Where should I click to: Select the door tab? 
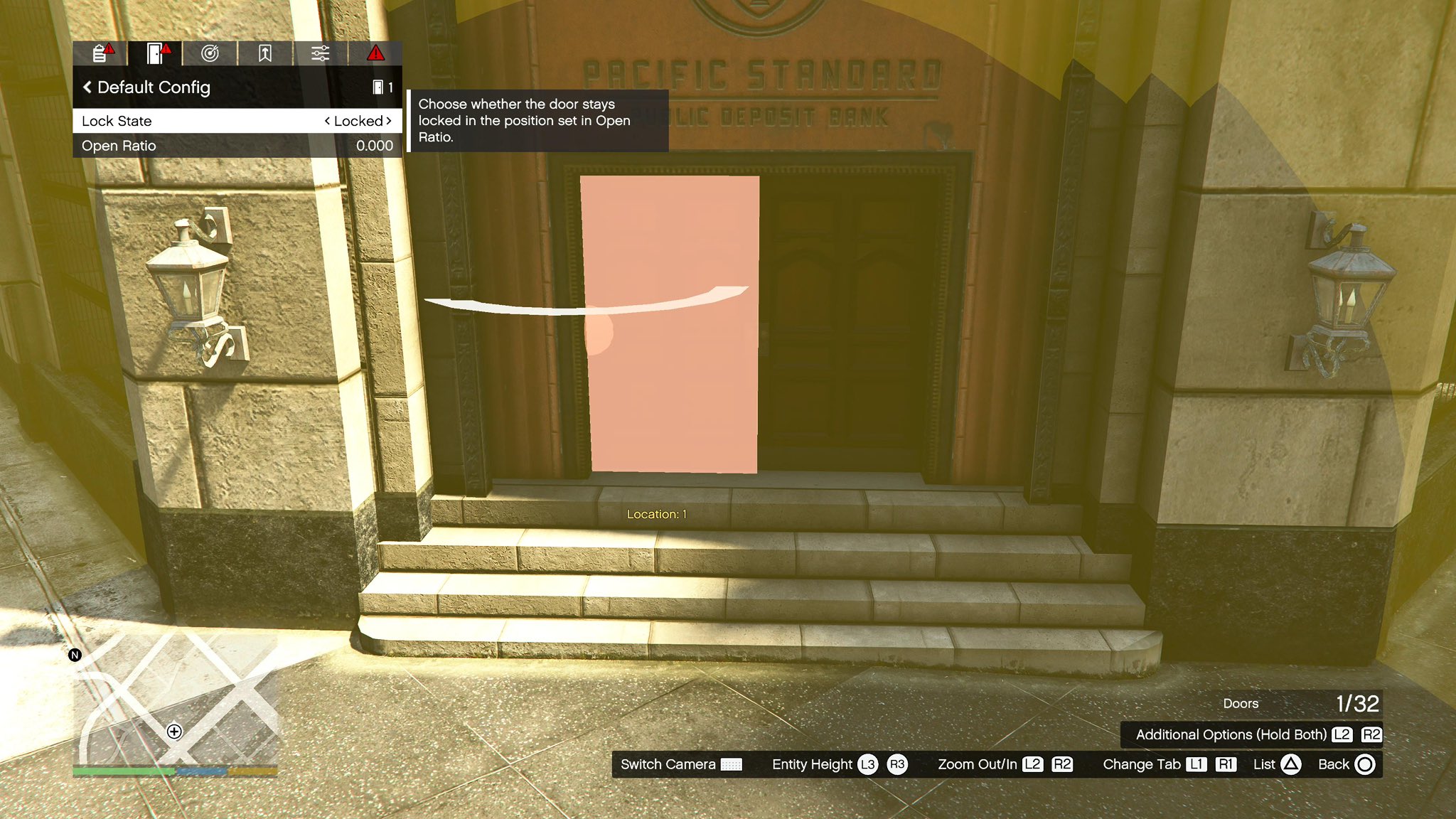click(x=155, y=53)
